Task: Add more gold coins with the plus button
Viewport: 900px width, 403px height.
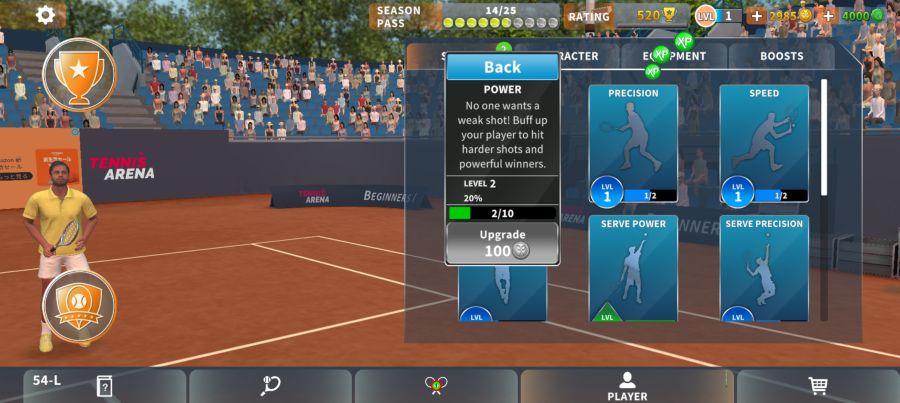Action: (x=756, y=16)
